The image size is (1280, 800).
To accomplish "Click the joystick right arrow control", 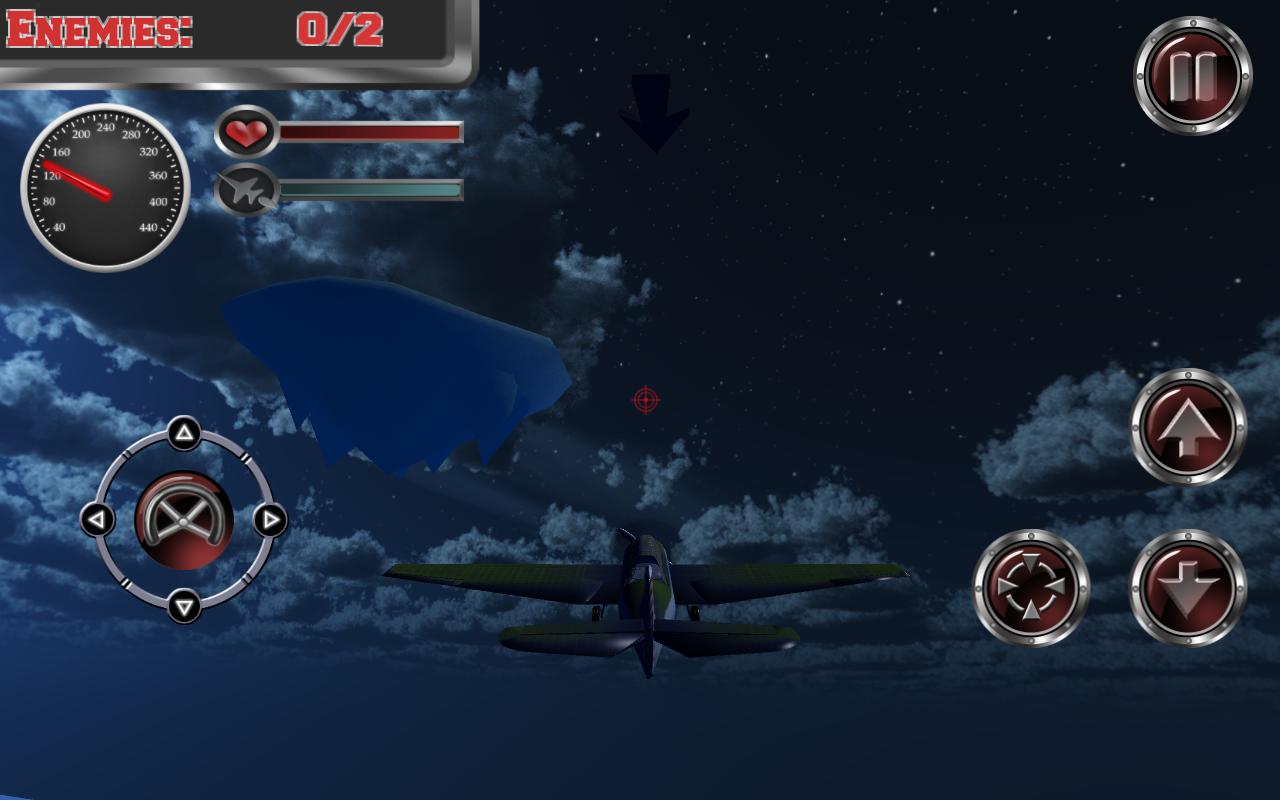I will (x=268, y=519).
